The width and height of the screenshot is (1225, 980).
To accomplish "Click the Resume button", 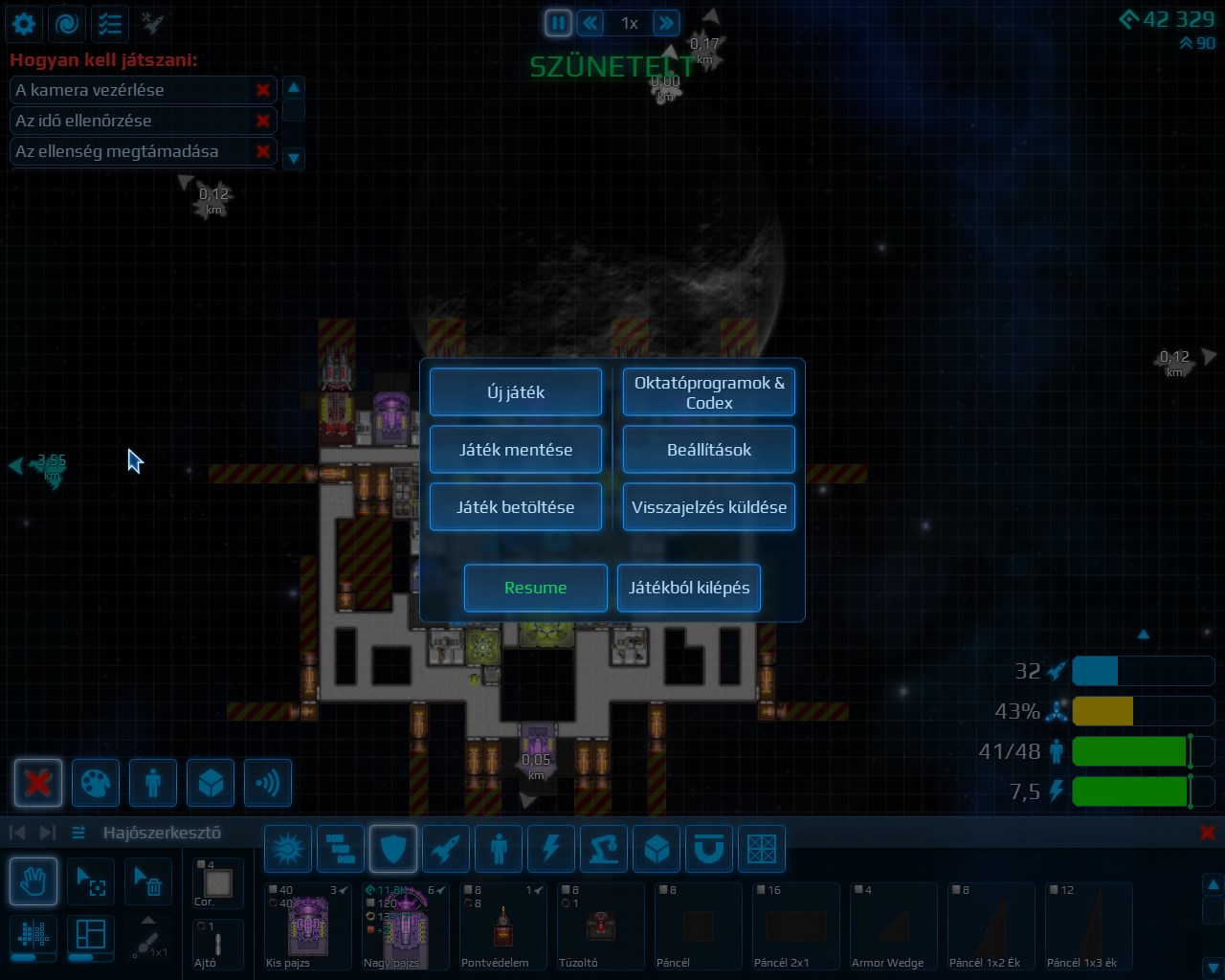I will (x=536, y=588).
